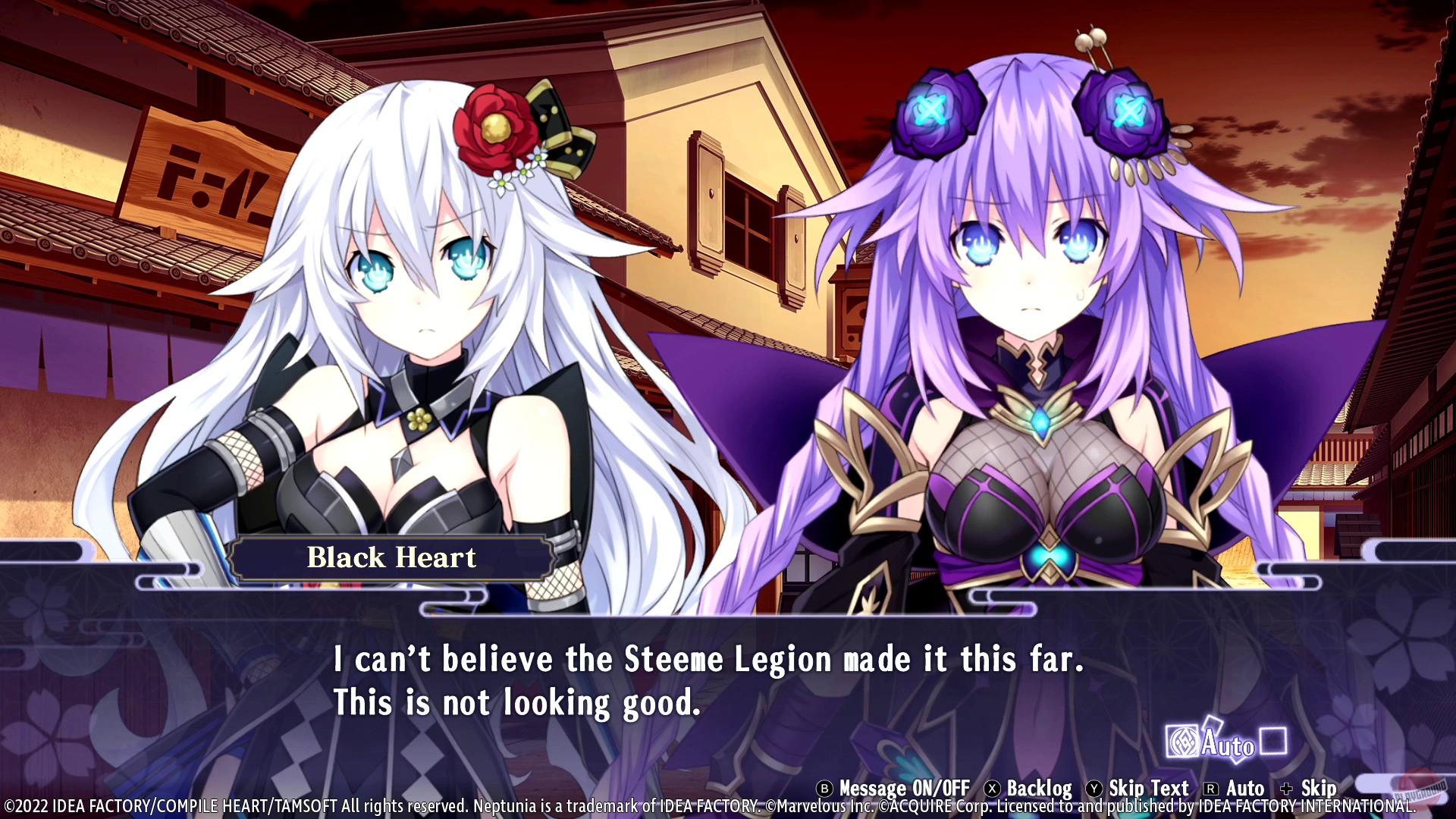
Task: Select the Black Heart nameplate
Action: pos(391,558)
